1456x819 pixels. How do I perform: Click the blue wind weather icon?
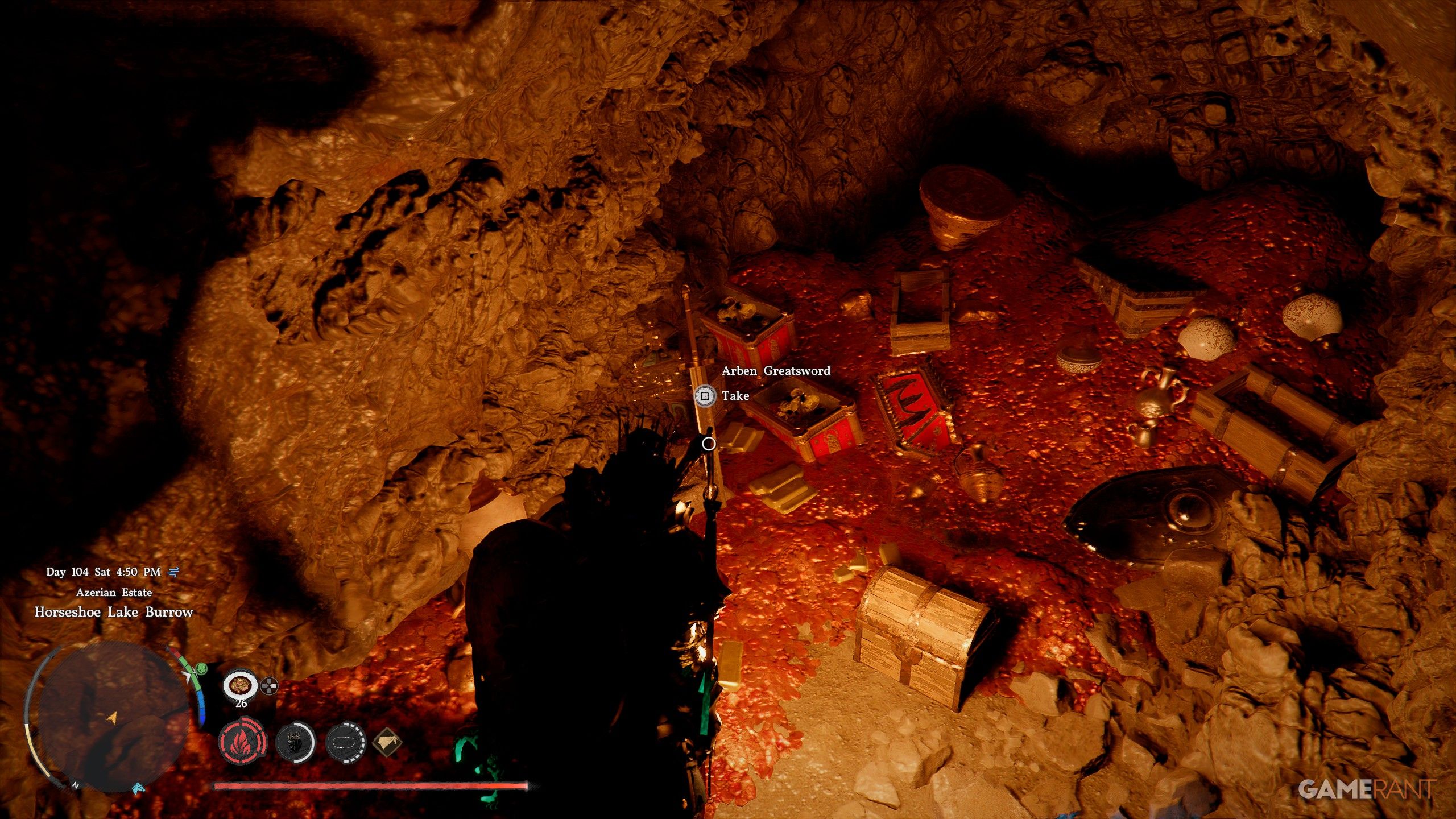173,572
